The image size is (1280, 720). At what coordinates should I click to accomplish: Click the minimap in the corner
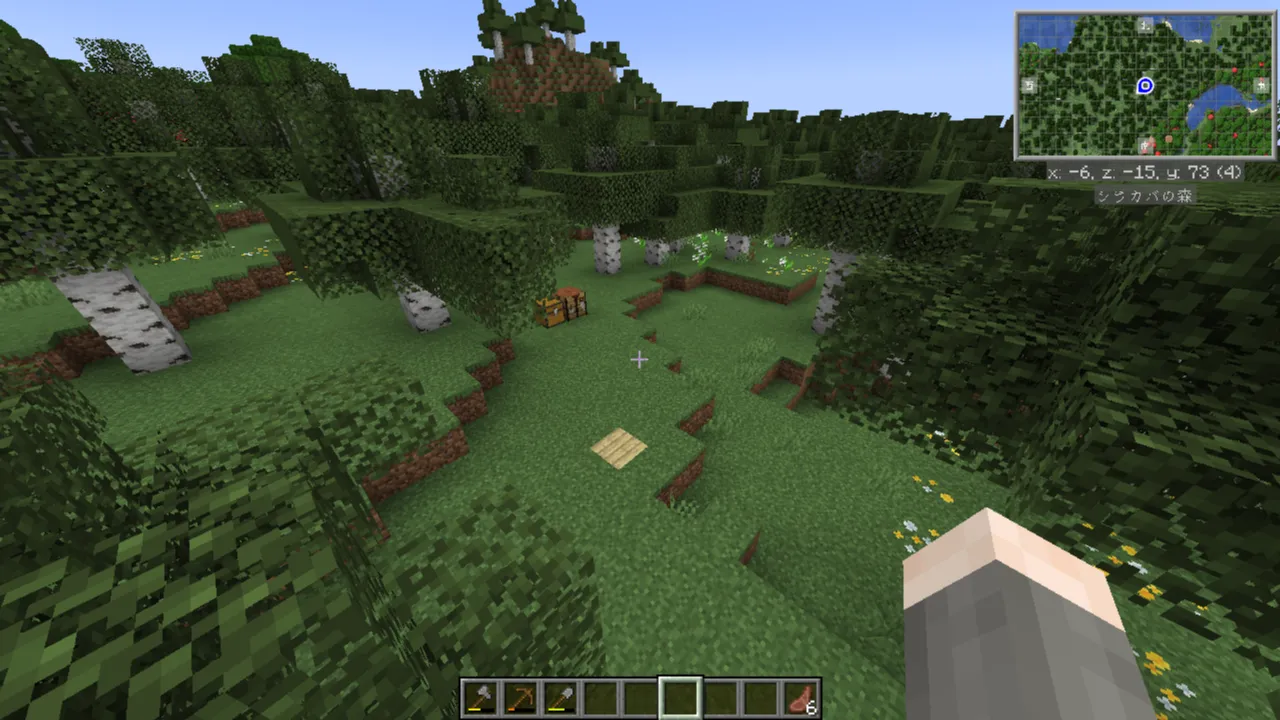coord(1145,86)
